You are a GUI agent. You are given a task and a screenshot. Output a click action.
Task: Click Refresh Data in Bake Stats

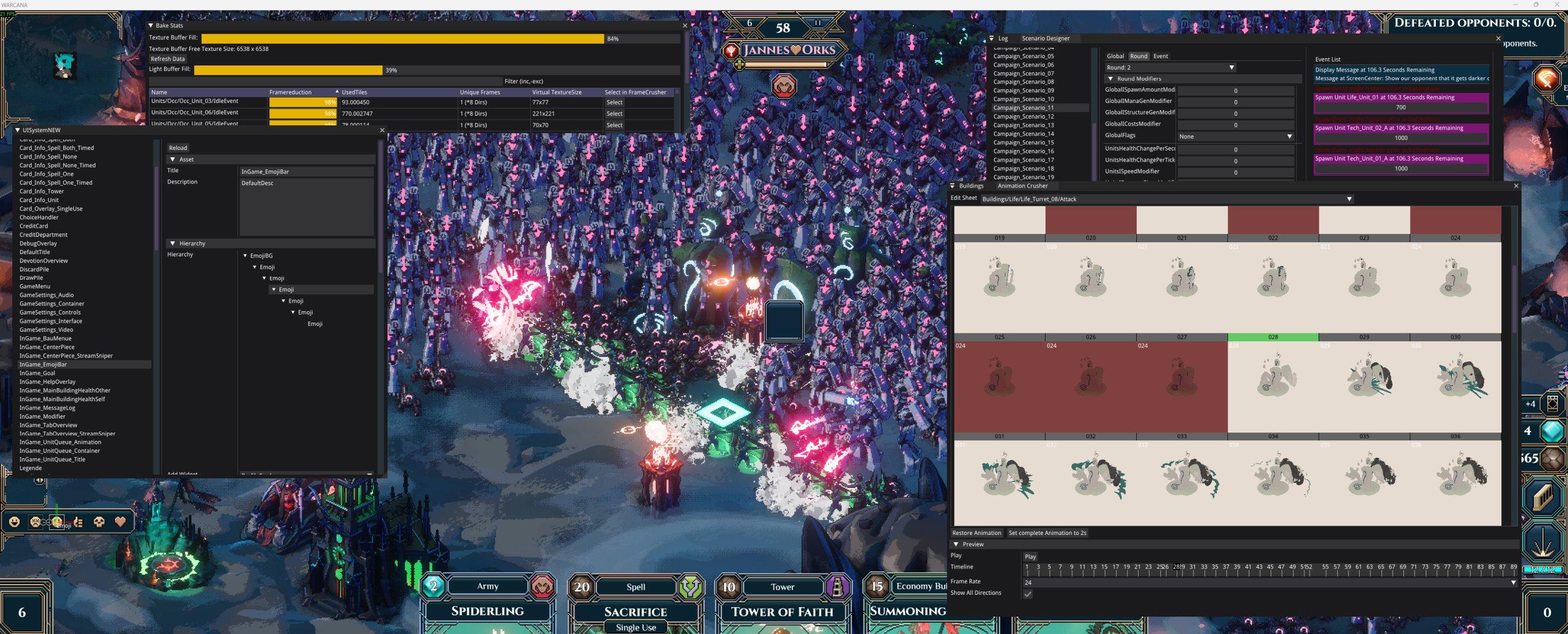[x=167, y=59]
